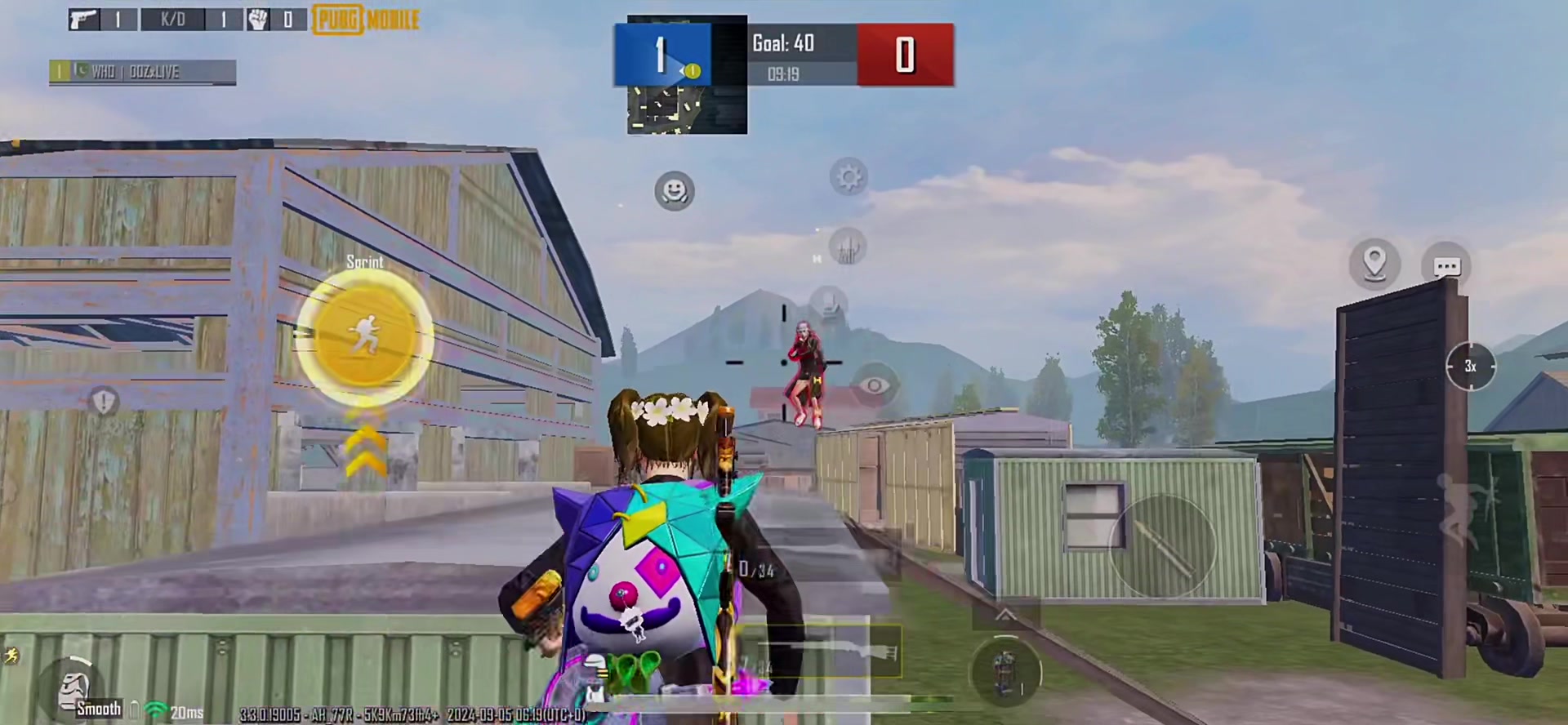Tap the bullet fire button
The height and width of the screenshot is (725, 1568).
point(1162,545)
